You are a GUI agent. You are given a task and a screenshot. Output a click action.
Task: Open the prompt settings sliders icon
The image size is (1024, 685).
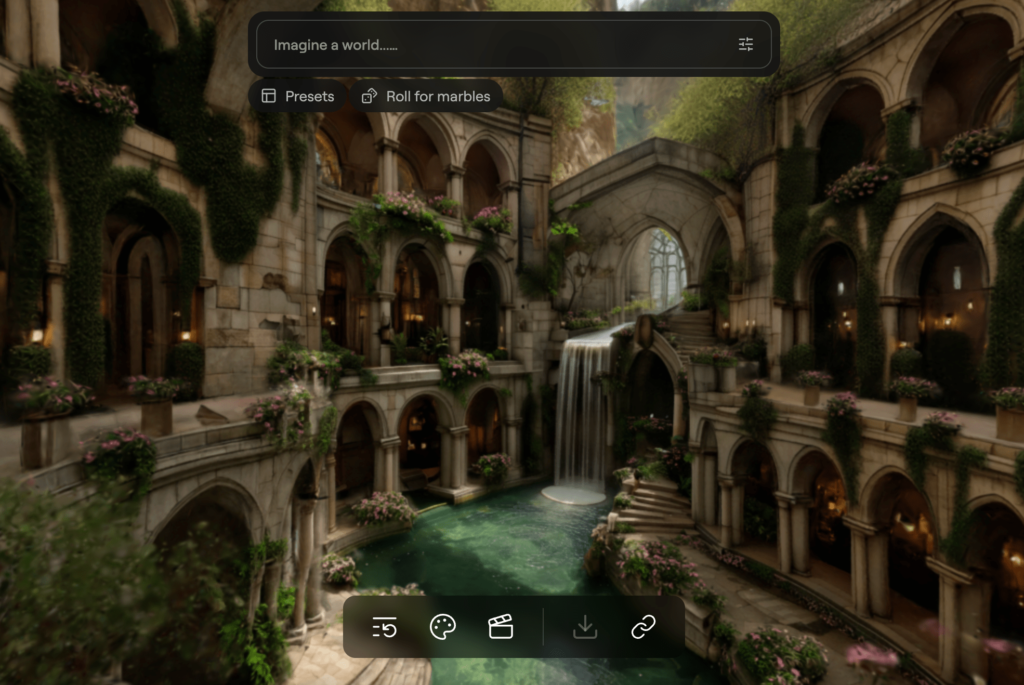746,45
